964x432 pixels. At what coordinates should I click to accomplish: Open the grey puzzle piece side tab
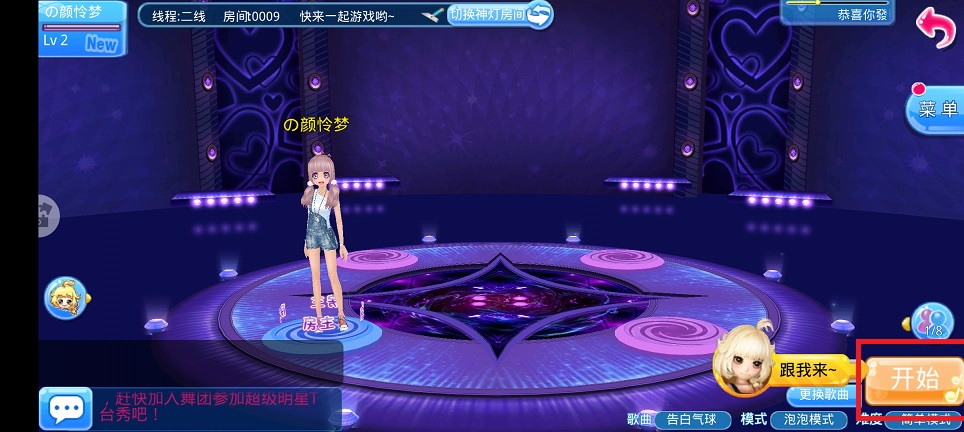(47, 213)
